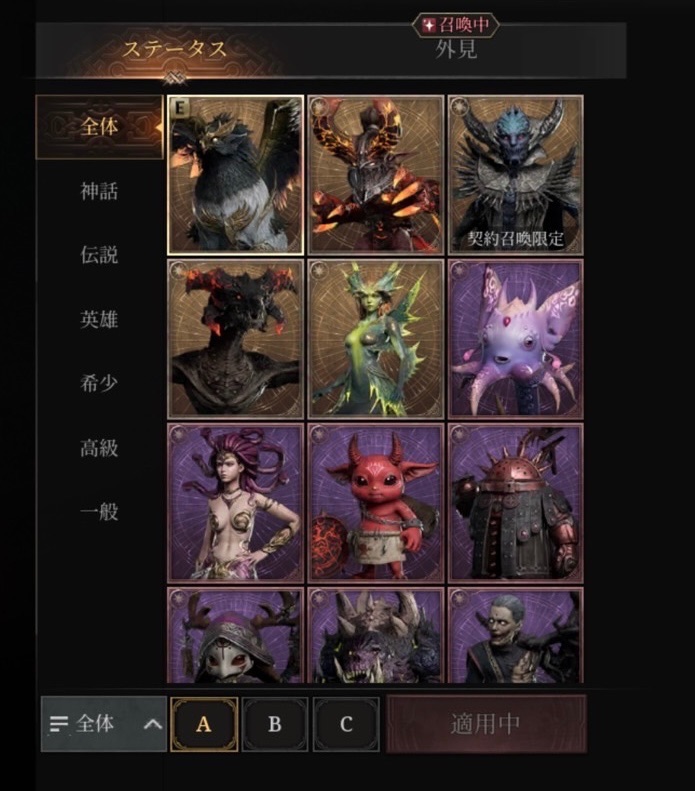
Task: Open the 全体 sort dropdown
Action: 104,724
